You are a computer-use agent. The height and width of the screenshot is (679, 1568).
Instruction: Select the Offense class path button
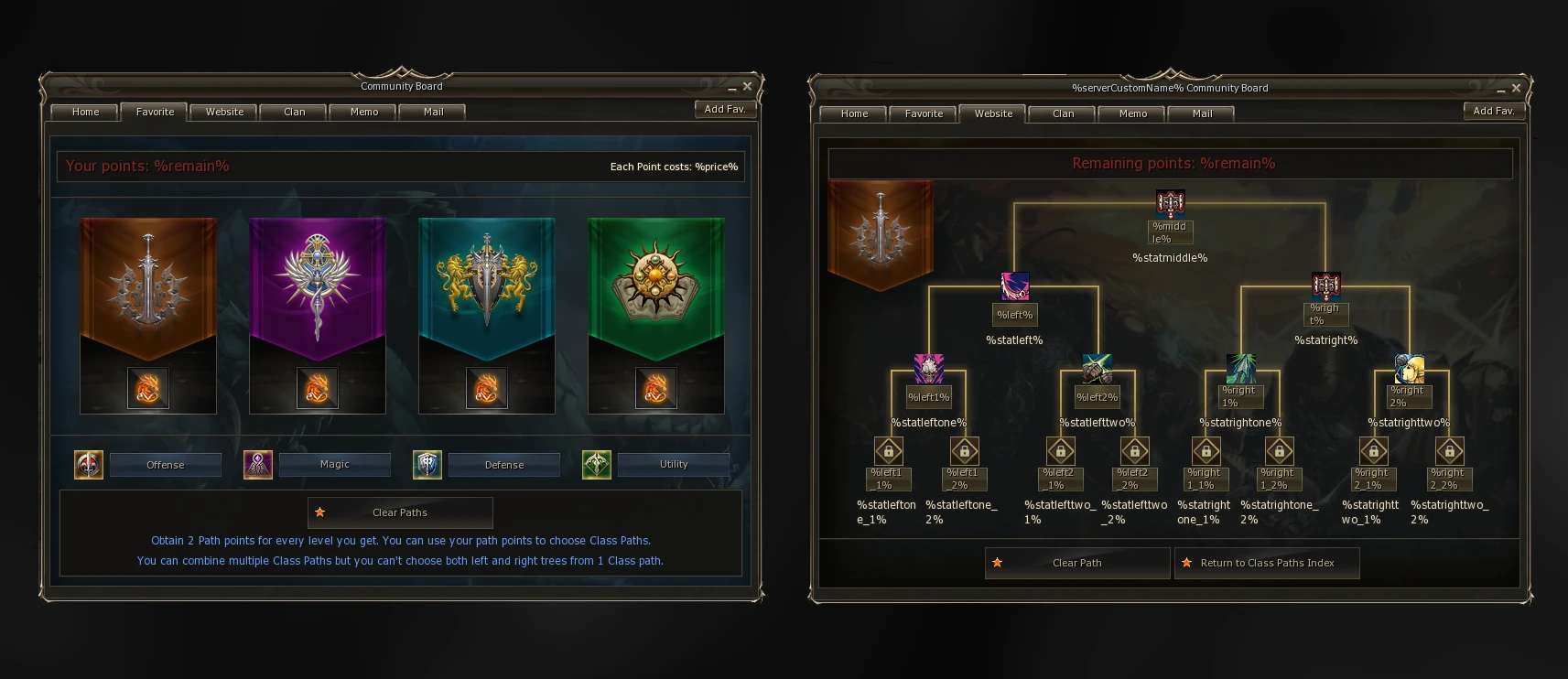tap(165, 465)
